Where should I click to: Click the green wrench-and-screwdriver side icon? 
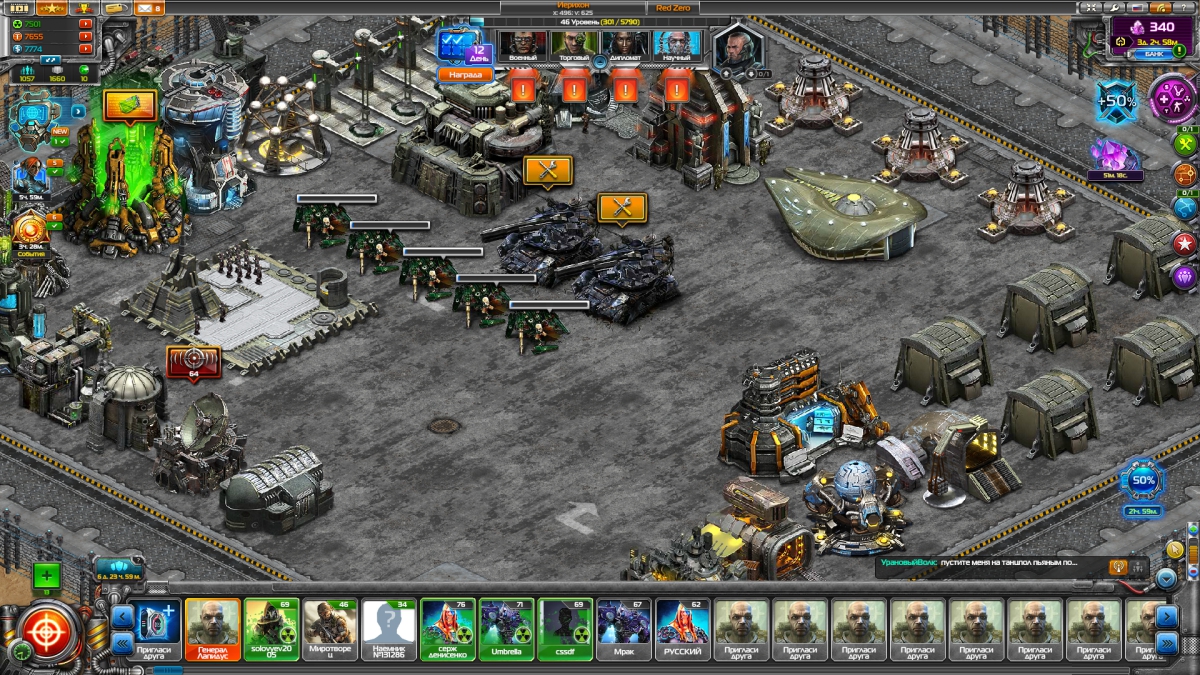pos(1185,146)
